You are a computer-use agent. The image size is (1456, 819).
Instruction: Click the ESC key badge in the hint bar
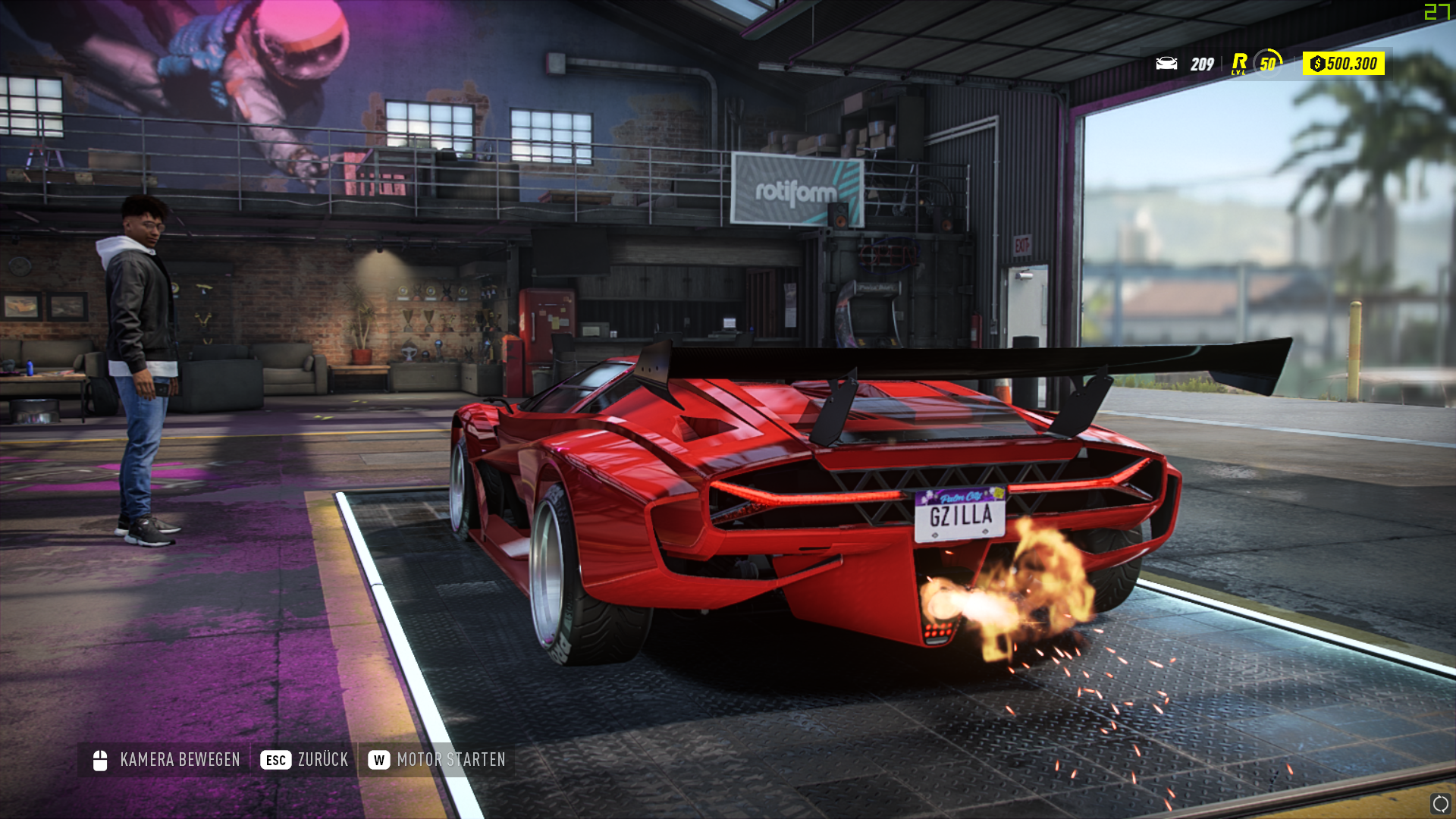(275, 759)
